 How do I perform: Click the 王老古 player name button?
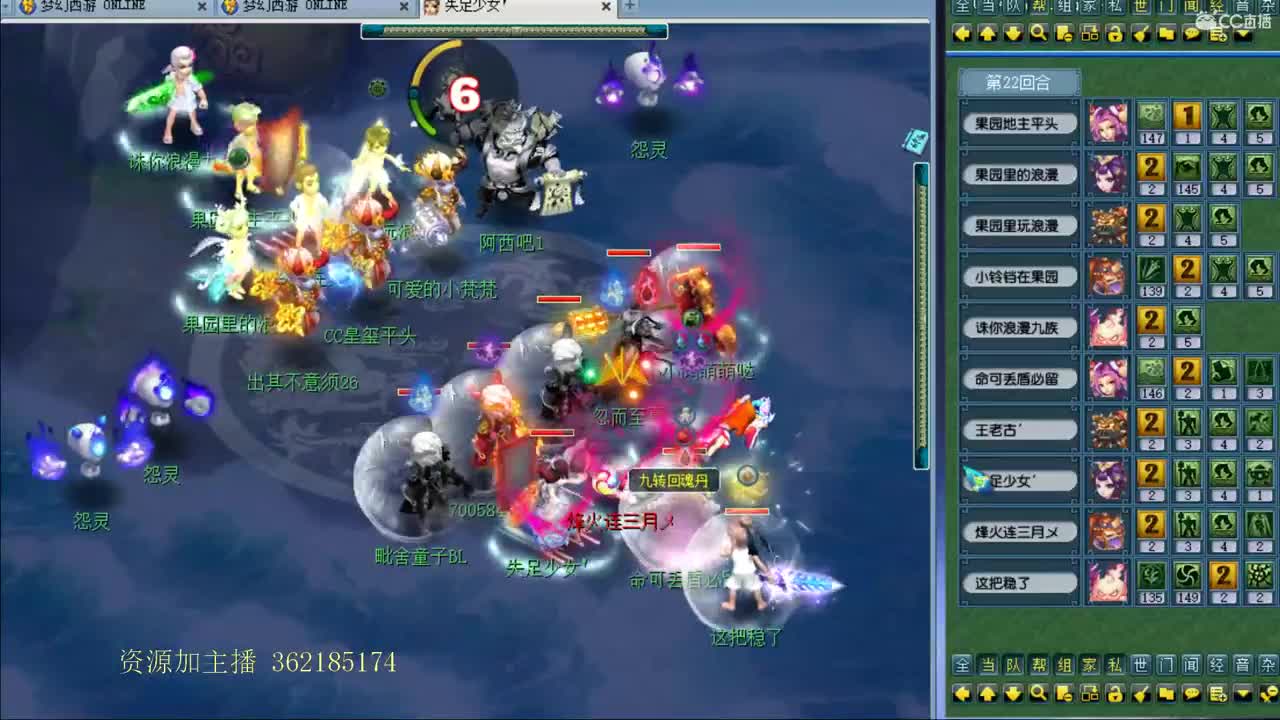point(1019,429)
